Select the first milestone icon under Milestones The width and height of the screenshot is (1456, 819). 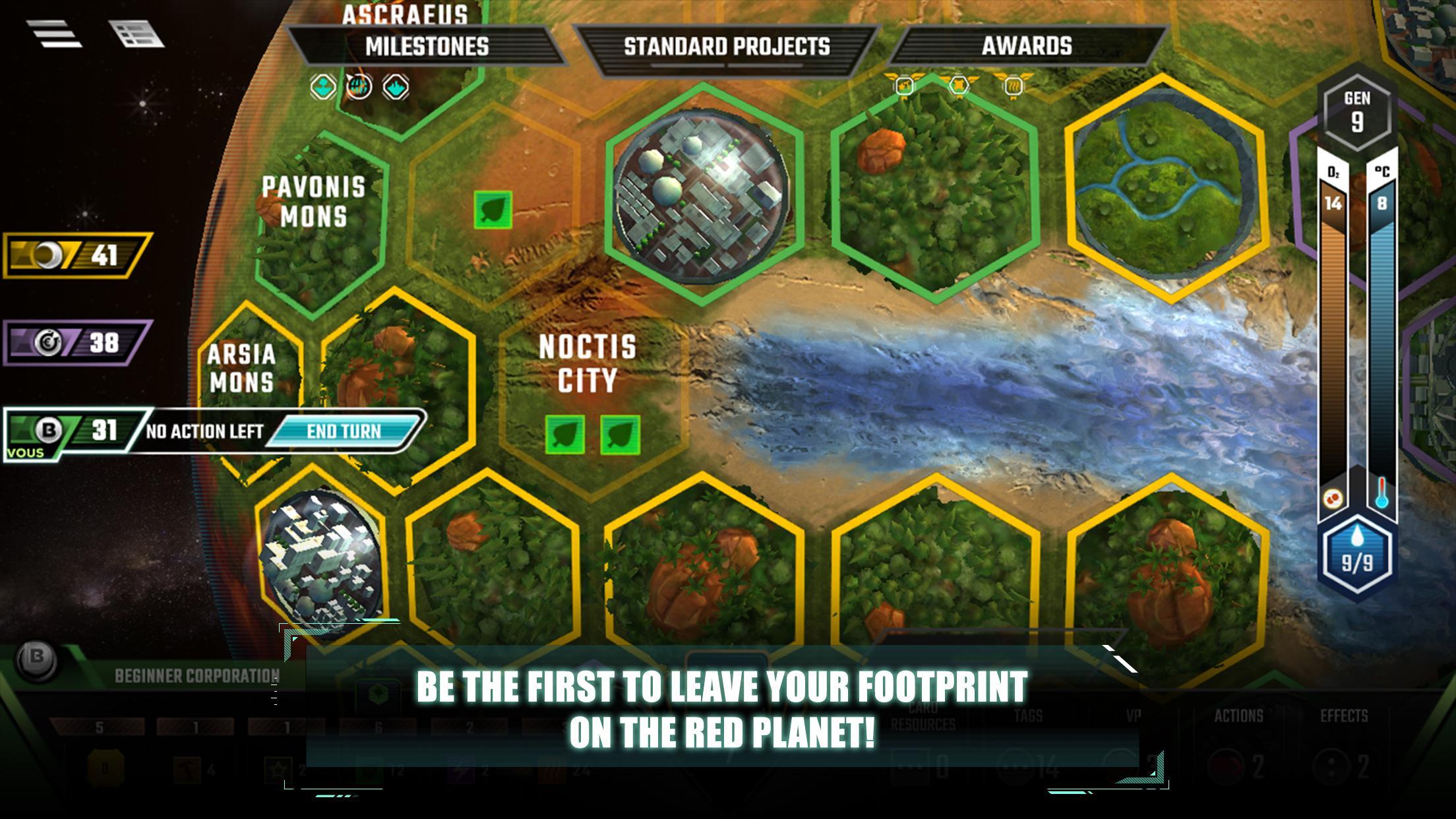(323, 86)
